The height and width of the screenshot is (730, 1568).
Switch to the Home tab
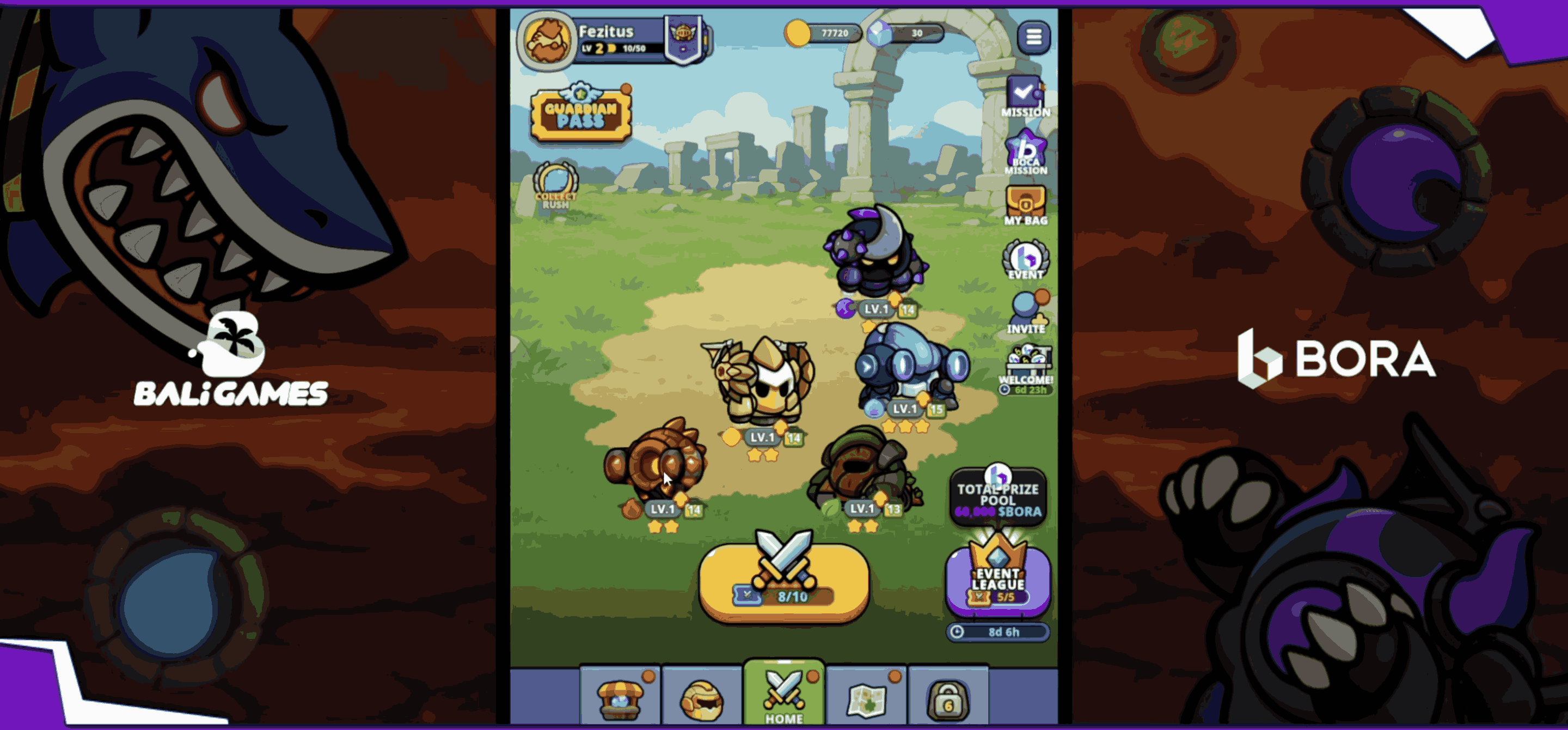pyautogui.click(x=785, y=694)
